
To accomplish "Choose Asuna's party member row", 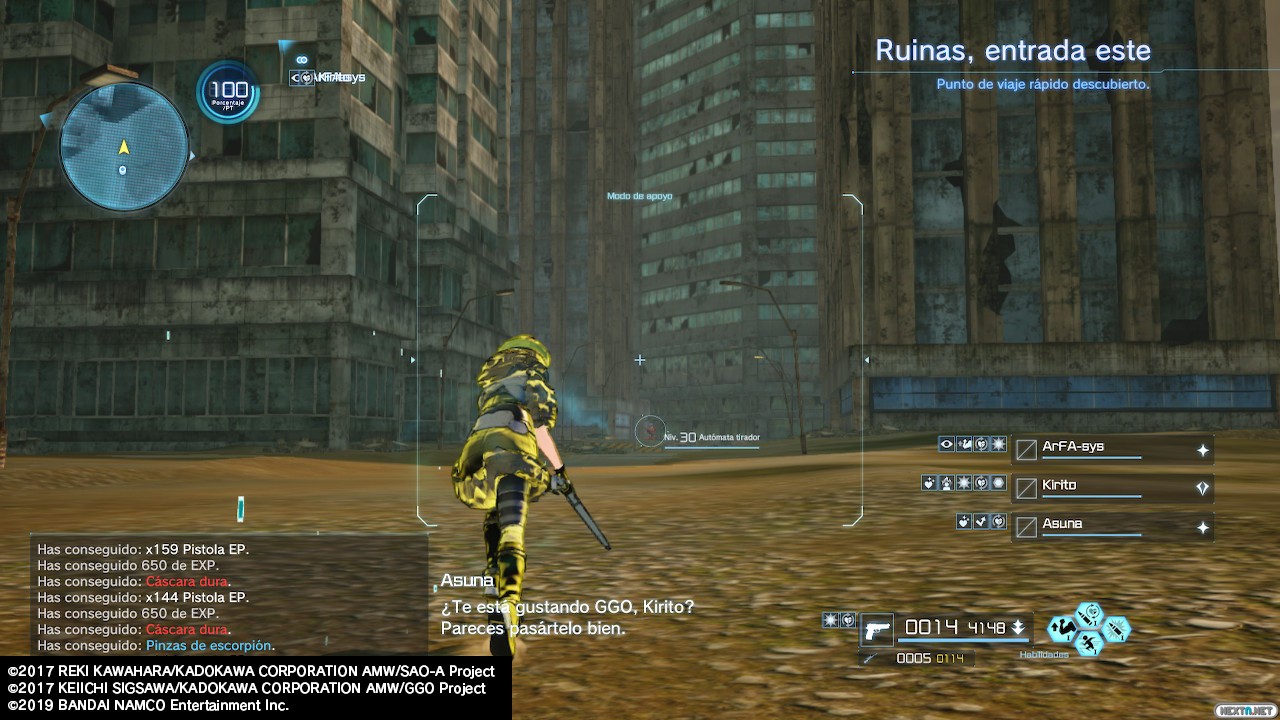I will tap(1112, 525).
